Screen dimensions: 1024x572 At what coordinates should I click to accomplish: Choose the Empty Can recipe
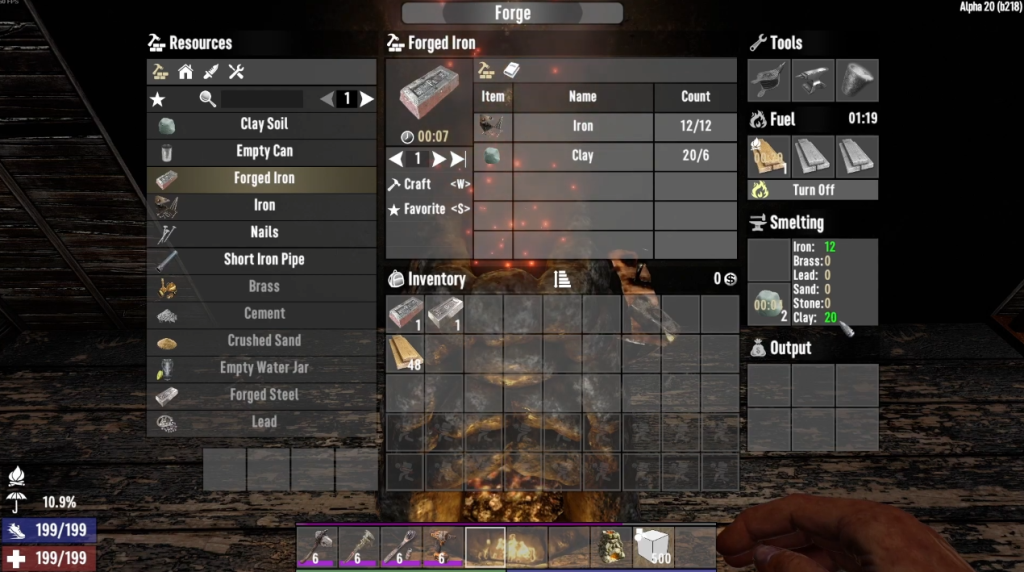[263, 151]
